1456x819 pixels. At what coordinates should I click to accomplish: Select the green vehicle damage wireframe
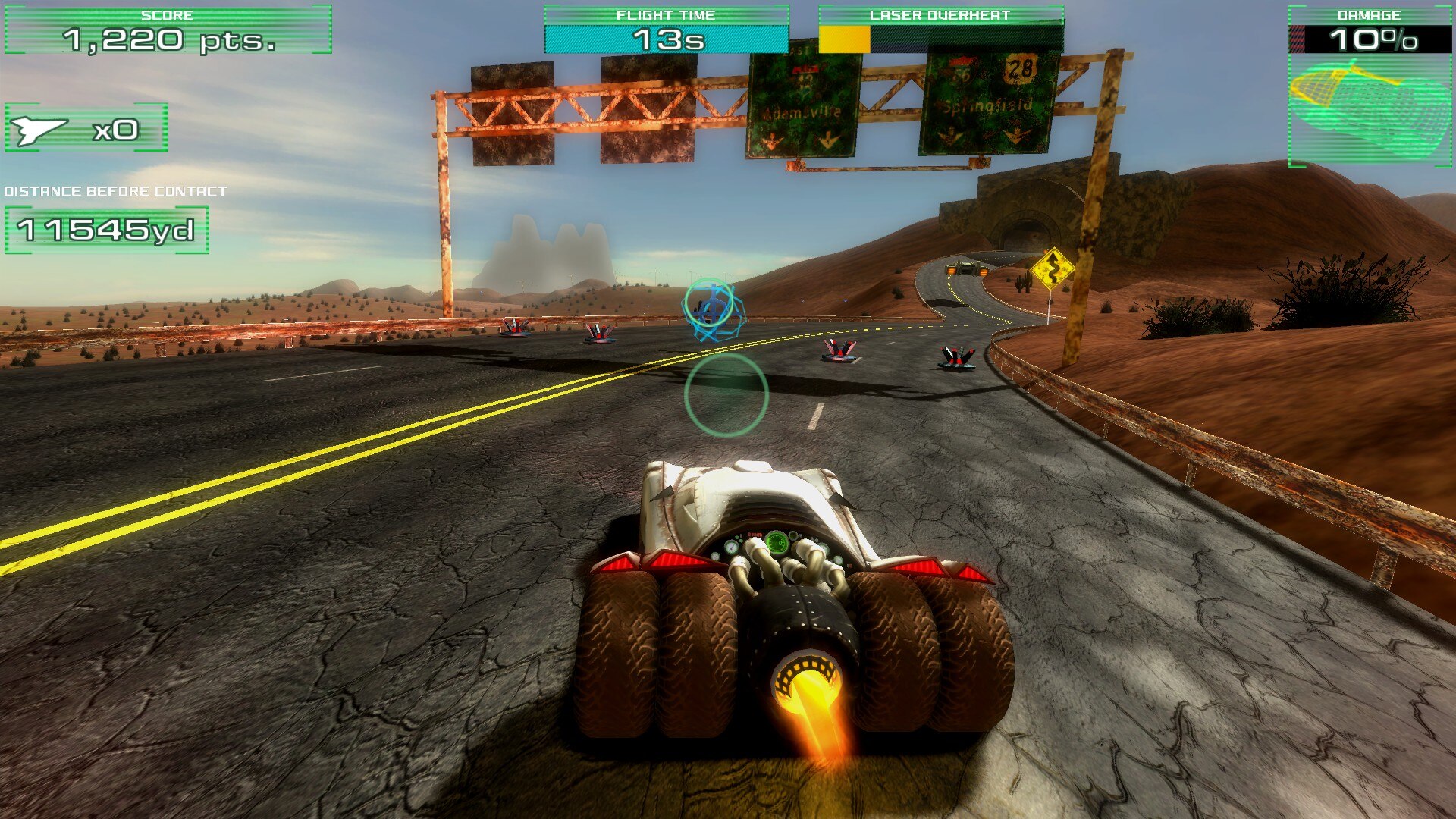[x=1370, y=109]
